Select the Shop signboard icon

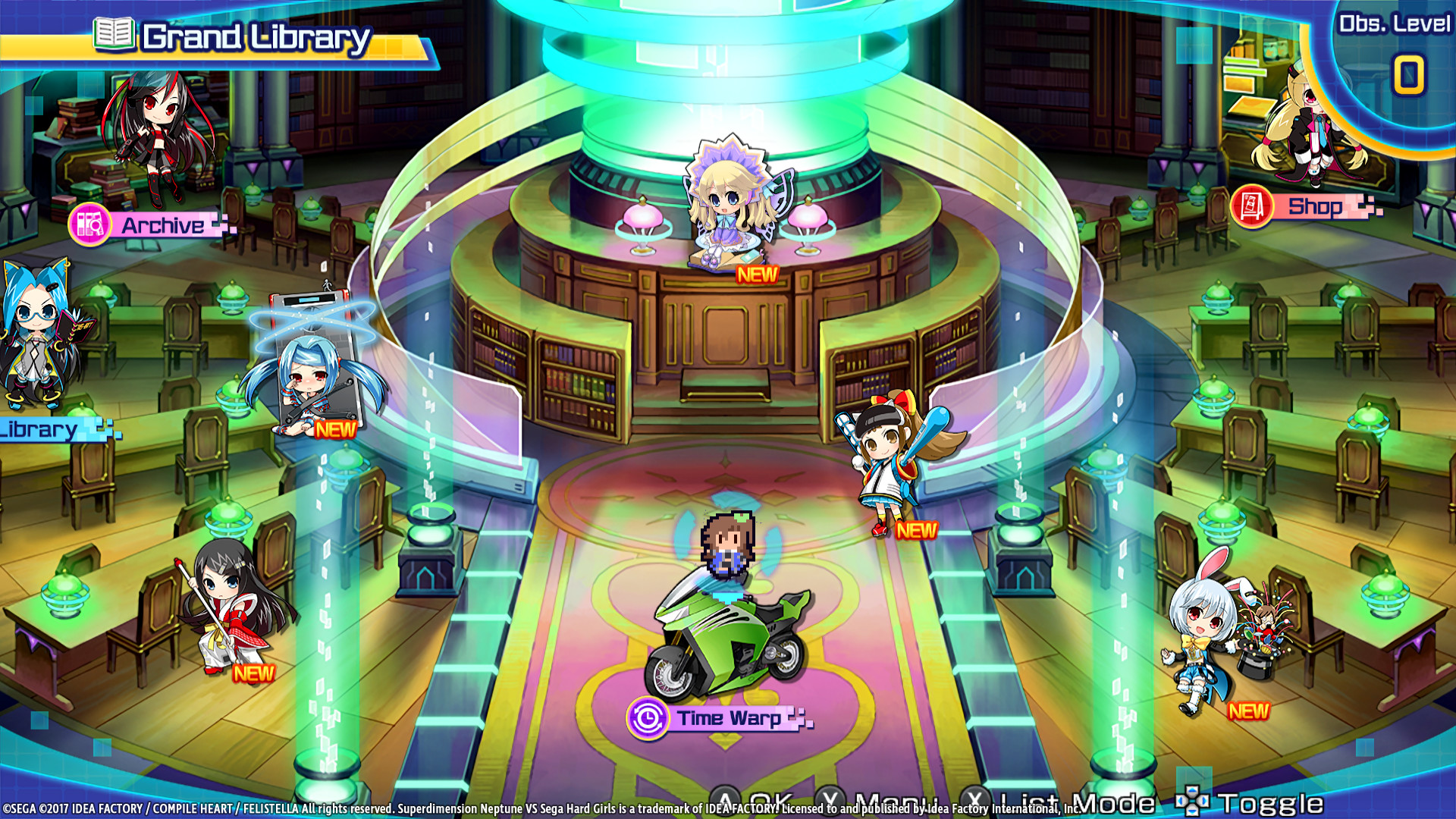click(1251, 206)
